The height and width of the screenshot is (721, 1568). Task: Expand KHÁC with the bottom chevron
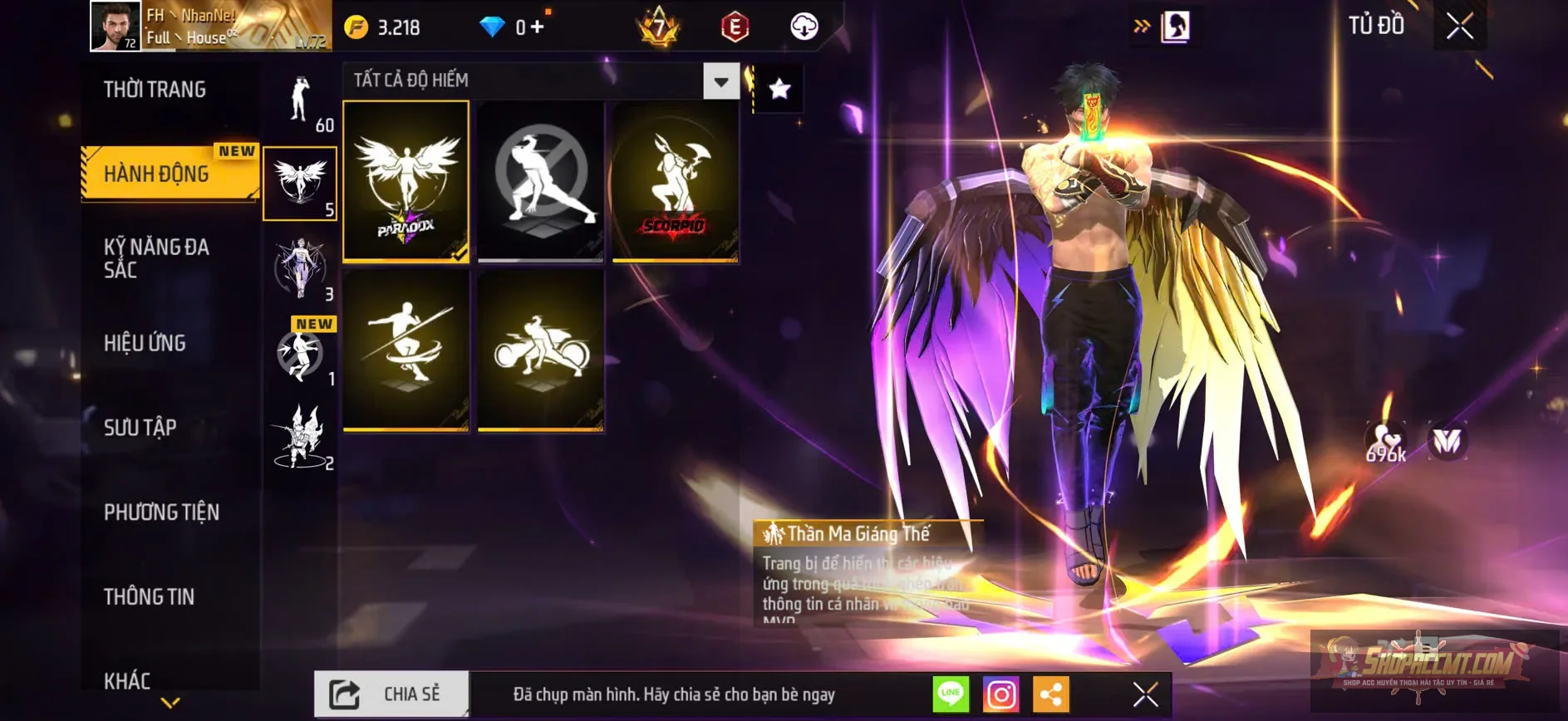point(171,702)
